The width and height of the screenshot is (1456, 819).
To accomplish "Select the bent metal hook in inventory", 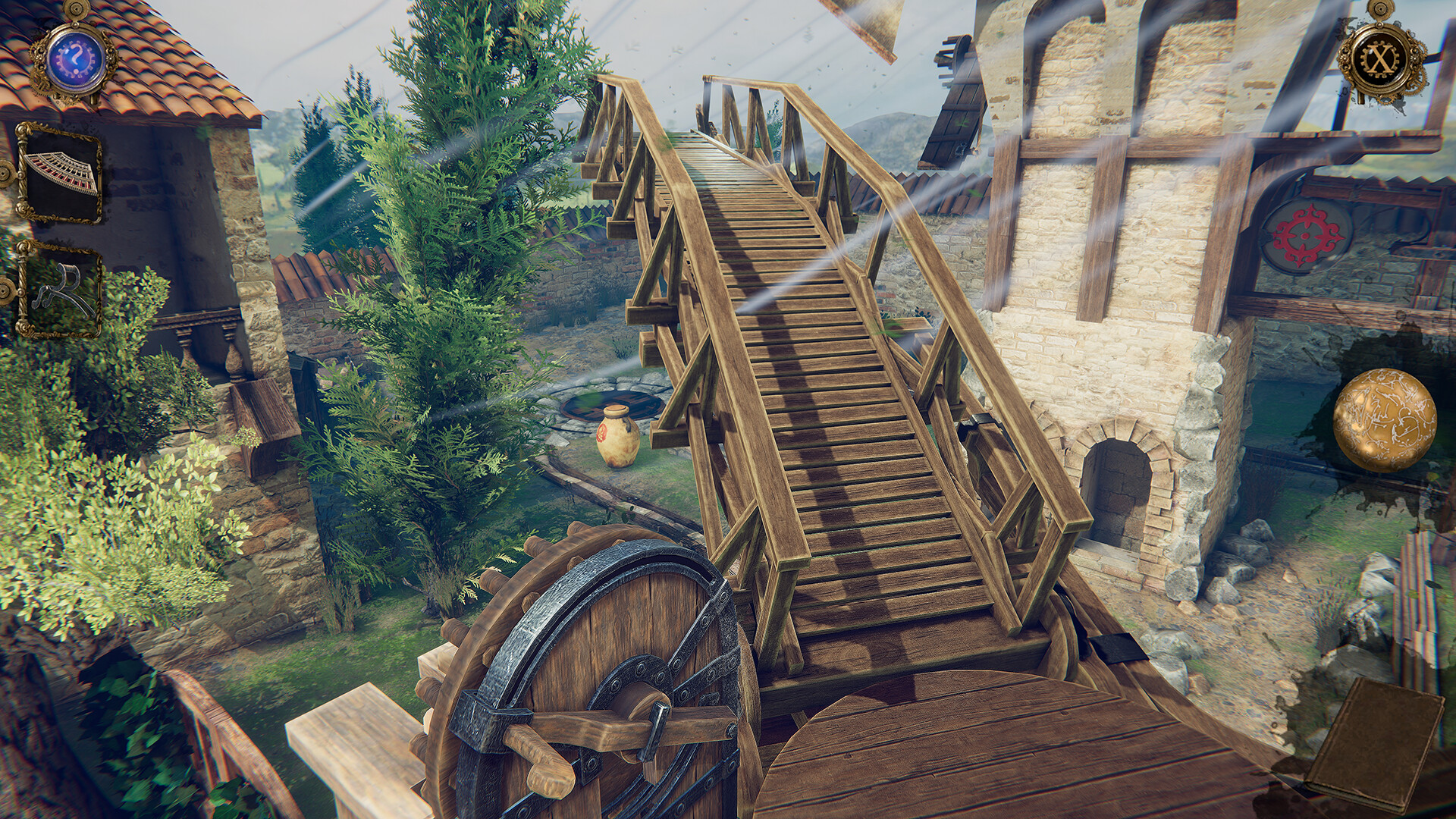I will click(x=64, y=288).
